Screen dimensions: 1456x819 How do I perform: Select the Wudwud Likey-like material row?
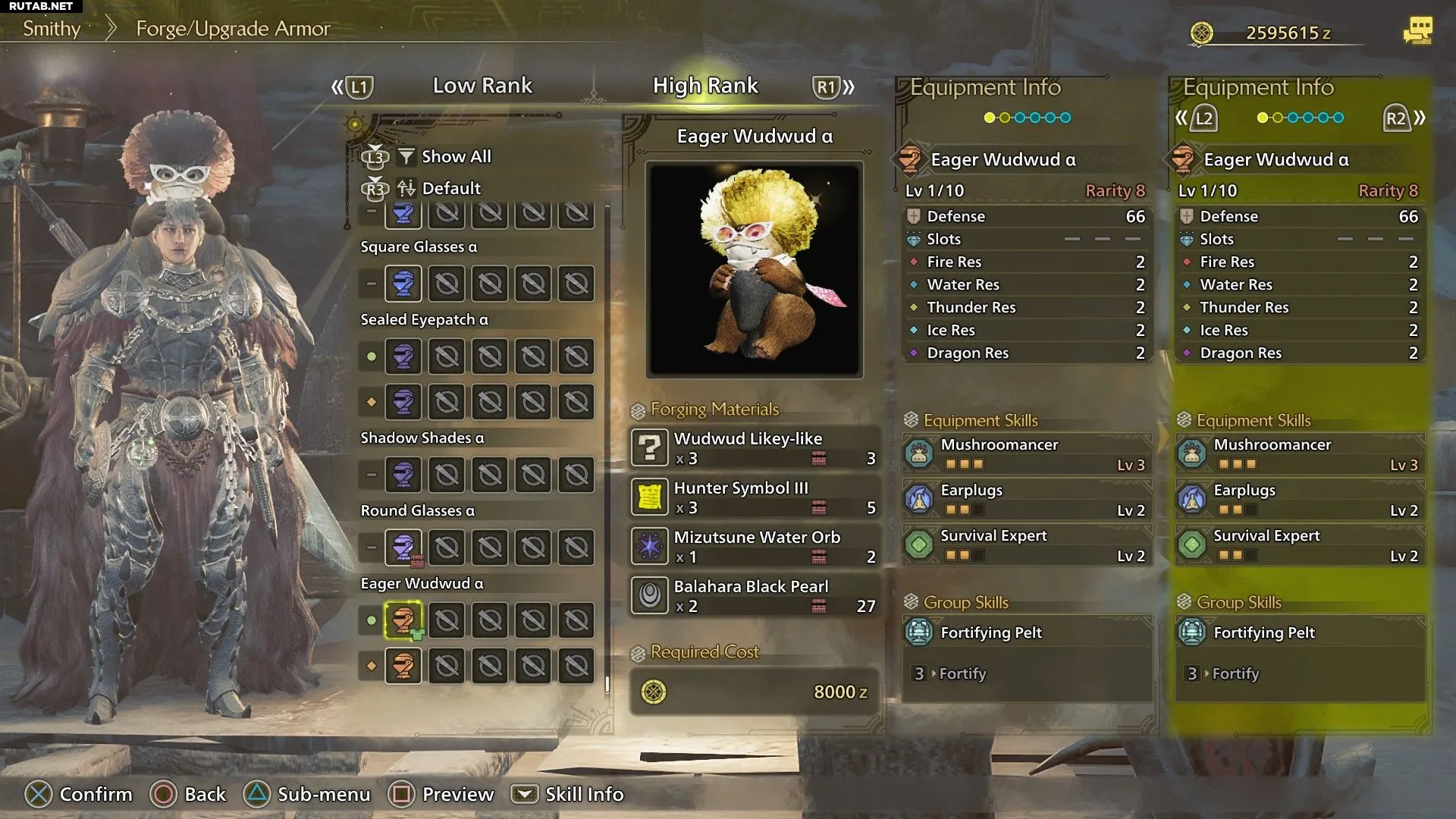point(755,448)
